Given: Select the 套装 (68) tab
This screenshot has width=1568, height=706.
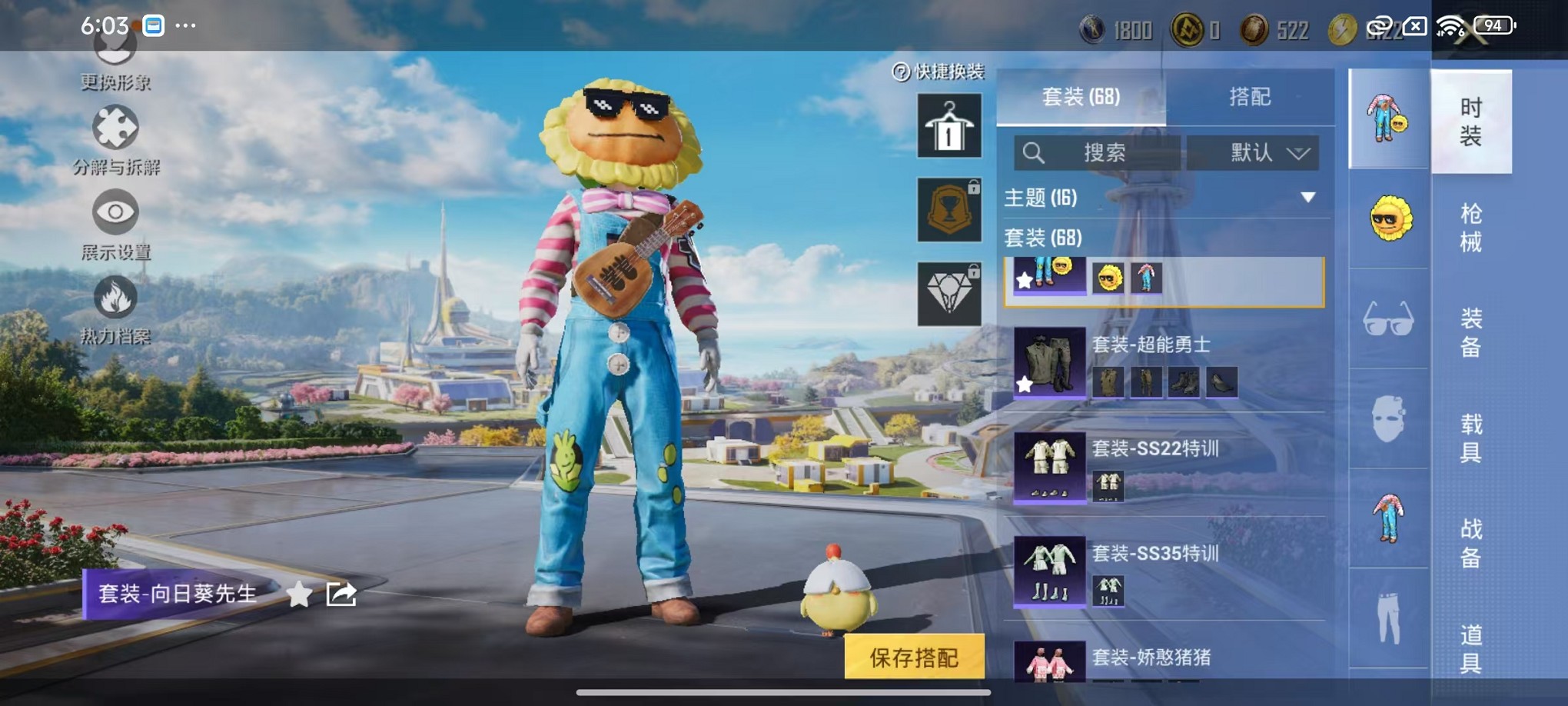Looking at the screenshot, I should [1081, 97].
